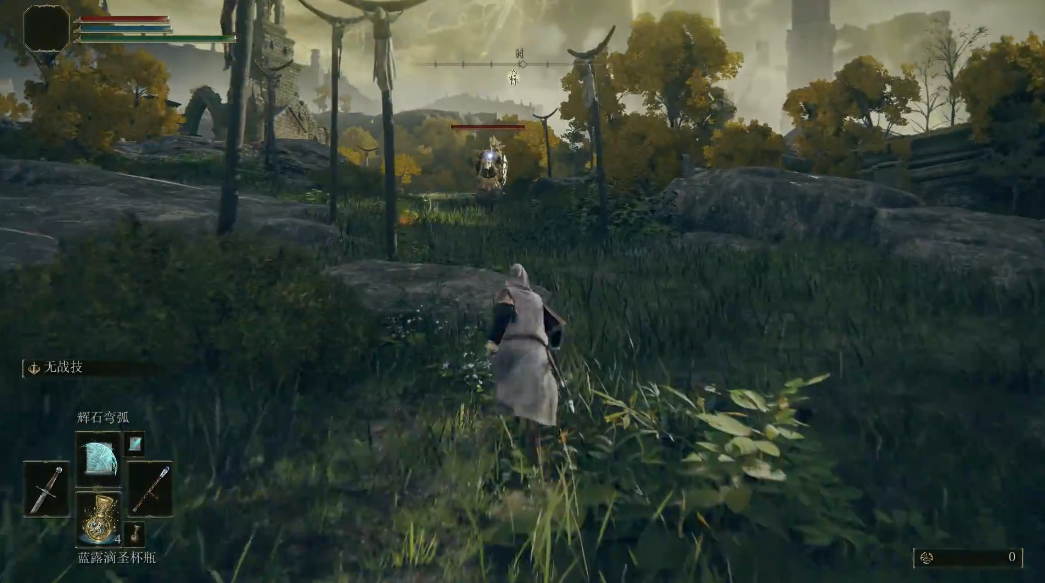Click the small next-item flask icon
The width and height of the screenshot is (1045, 583).
tap(136, 533)
